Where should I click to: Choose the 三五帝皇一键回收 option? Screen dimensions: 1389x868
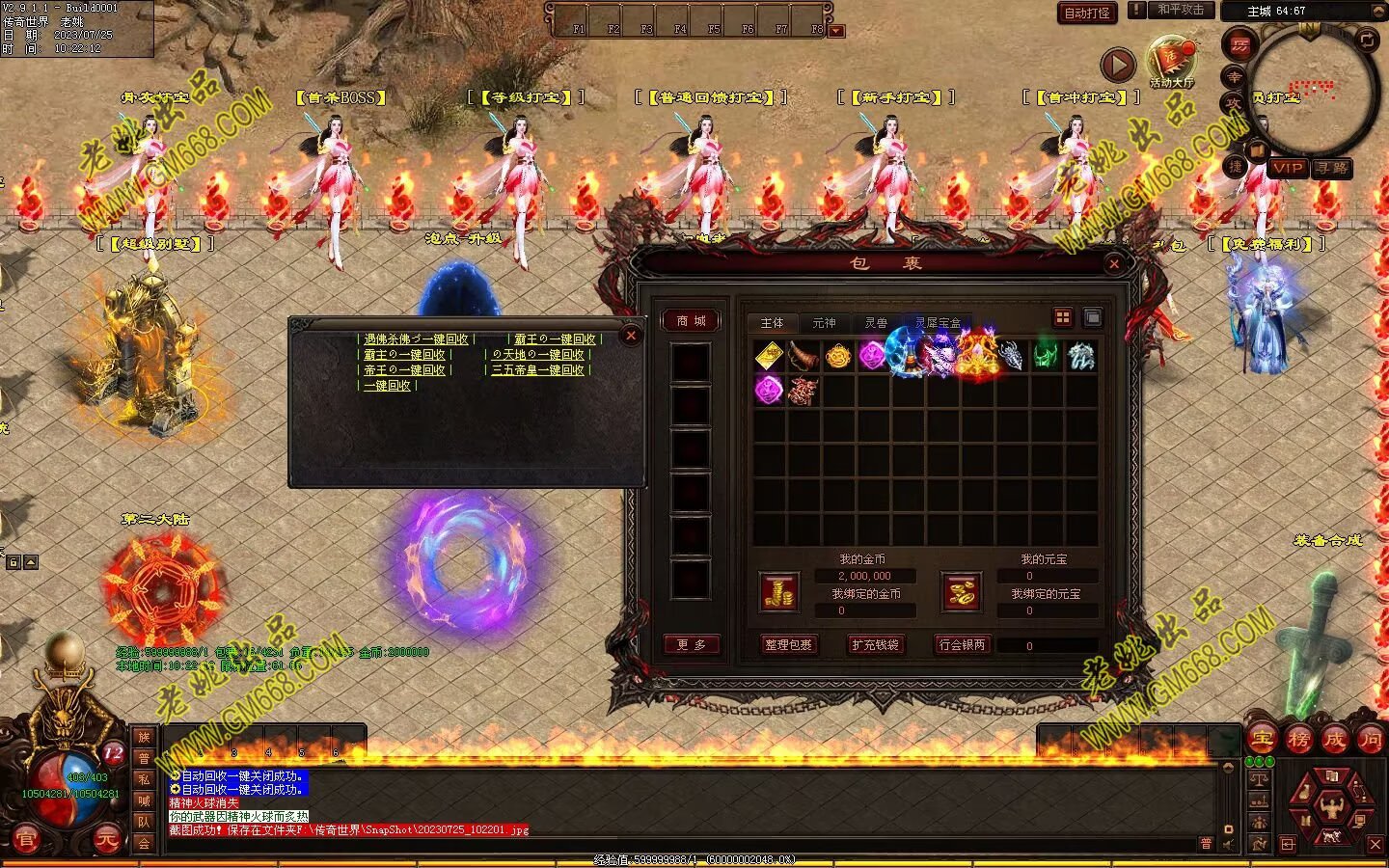coord(538,370)
